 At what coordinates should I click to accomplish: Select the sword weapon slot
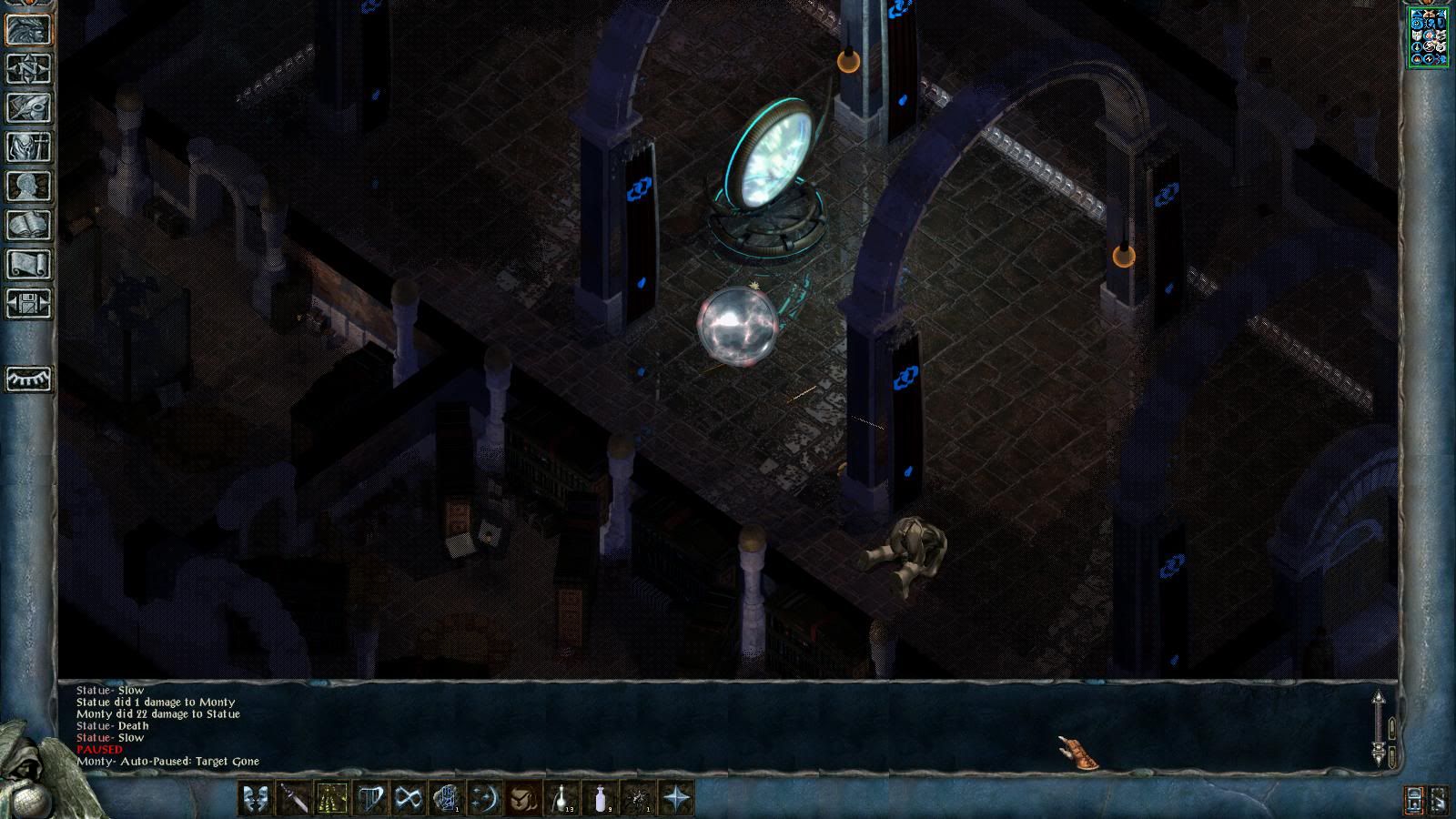[294, 798]
